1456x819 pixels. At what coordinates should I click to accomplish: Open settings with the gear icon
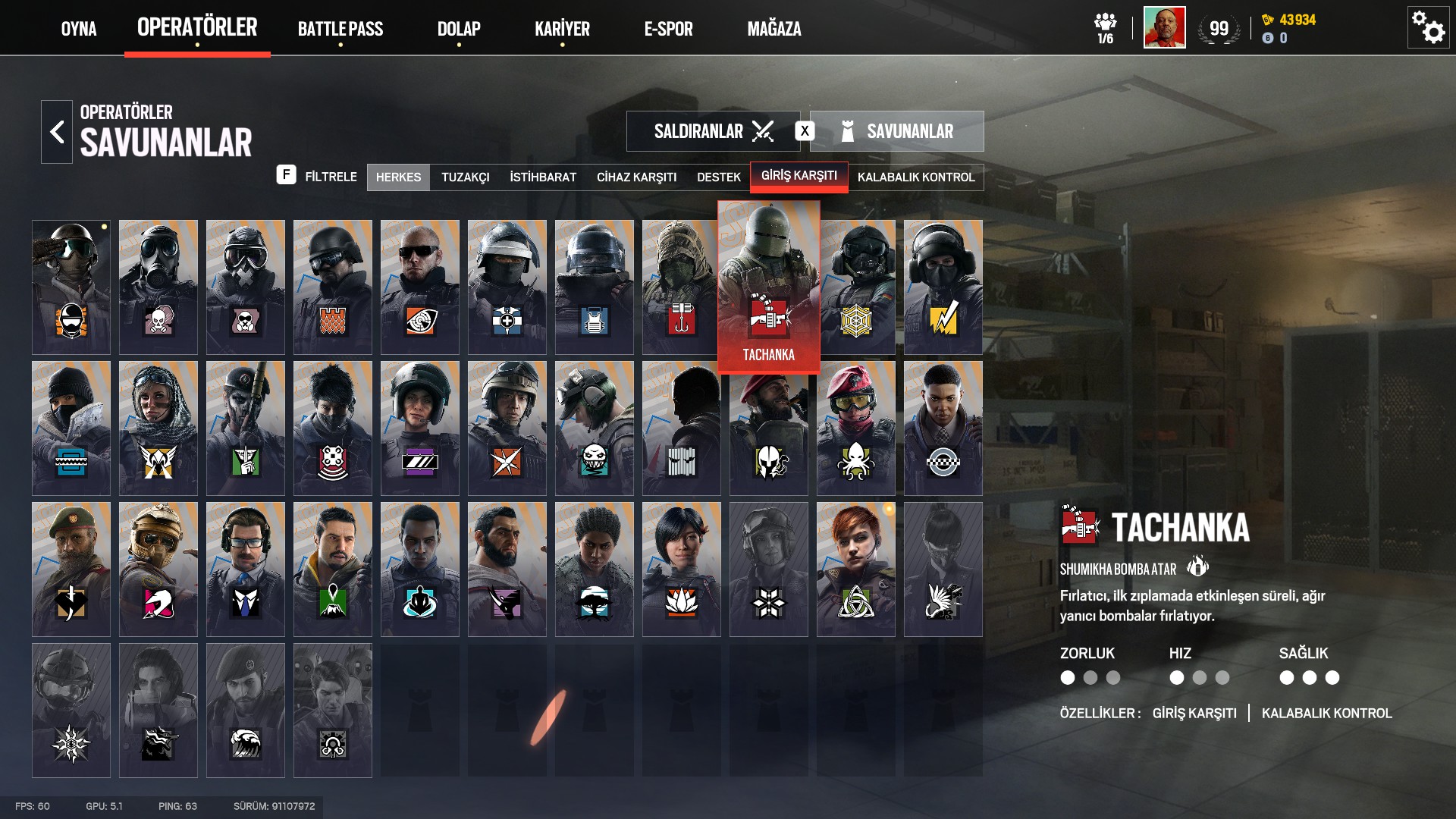[x=1428, y=28]
